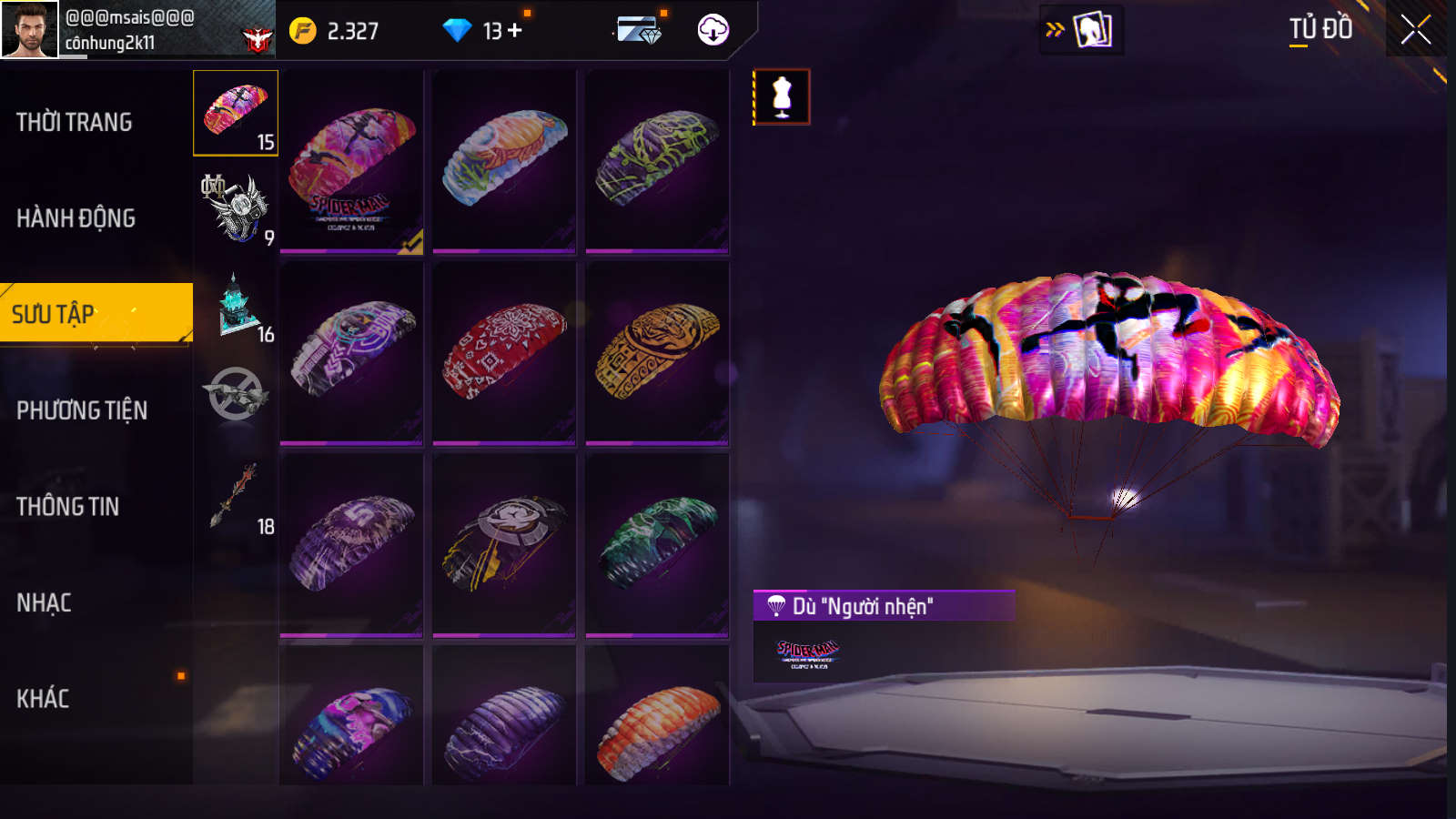Show the THÔNG TIN tab
Image resolution: width=1456 pixels, height=819 pixels.
(68, 507)
